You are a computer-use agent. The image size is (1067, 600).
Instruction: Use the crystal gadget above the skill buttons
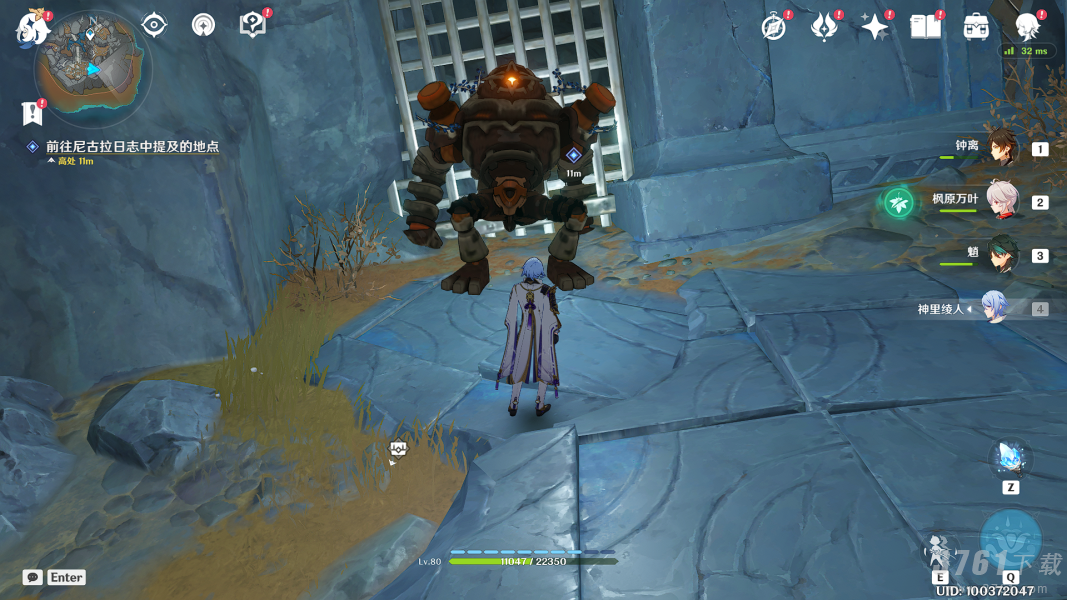[1010, 459]
